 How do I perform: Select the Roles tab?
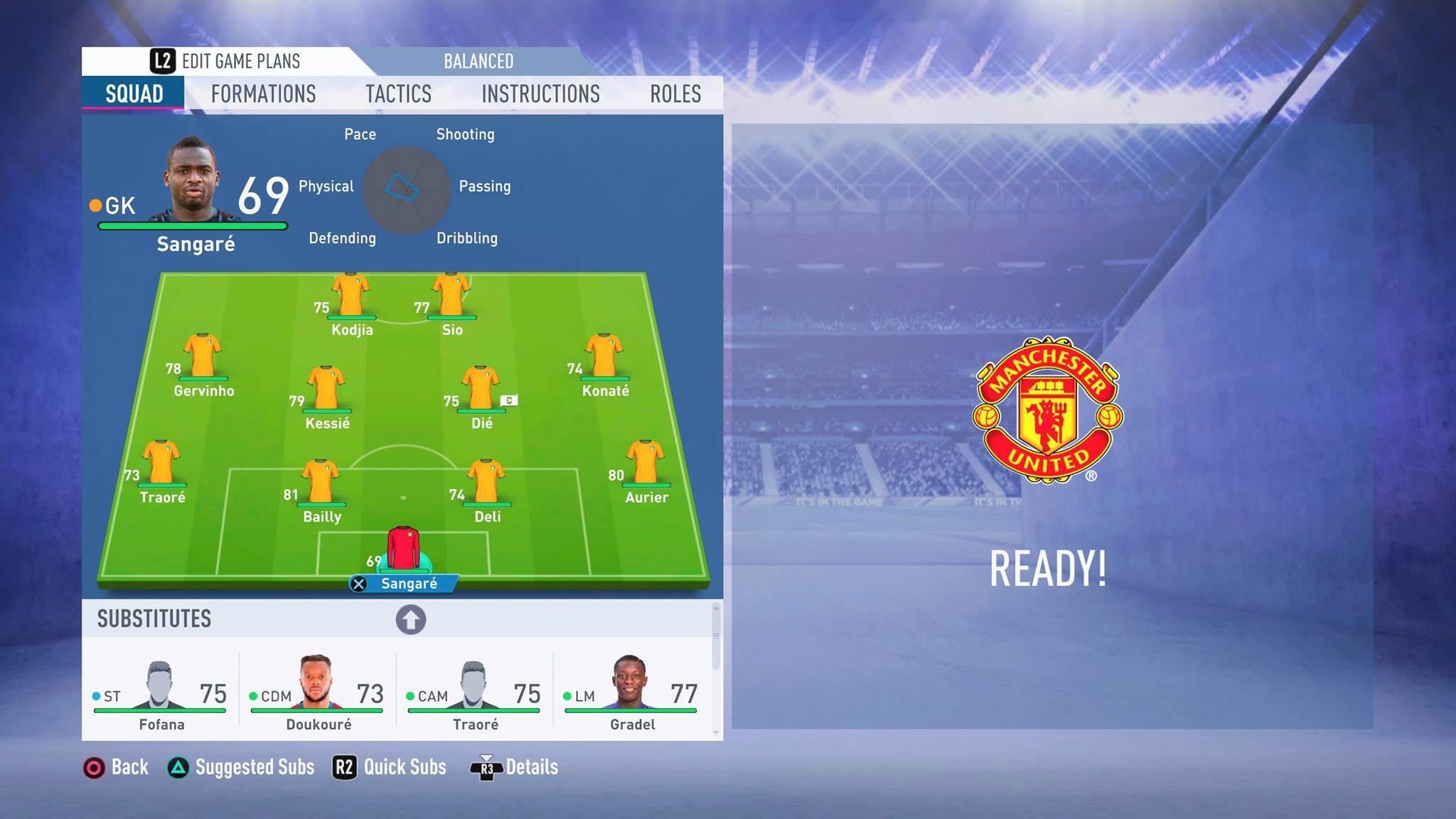pyautogui.click(x=675, y=94)
